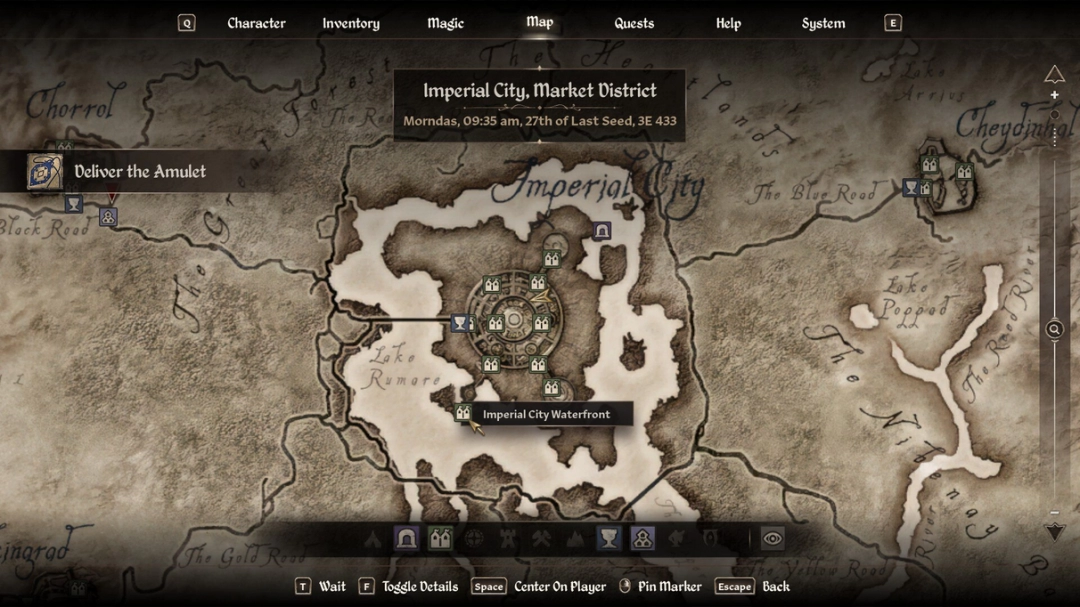Switch to the Inventory tab
The image size is (1080, 607).
350,23
